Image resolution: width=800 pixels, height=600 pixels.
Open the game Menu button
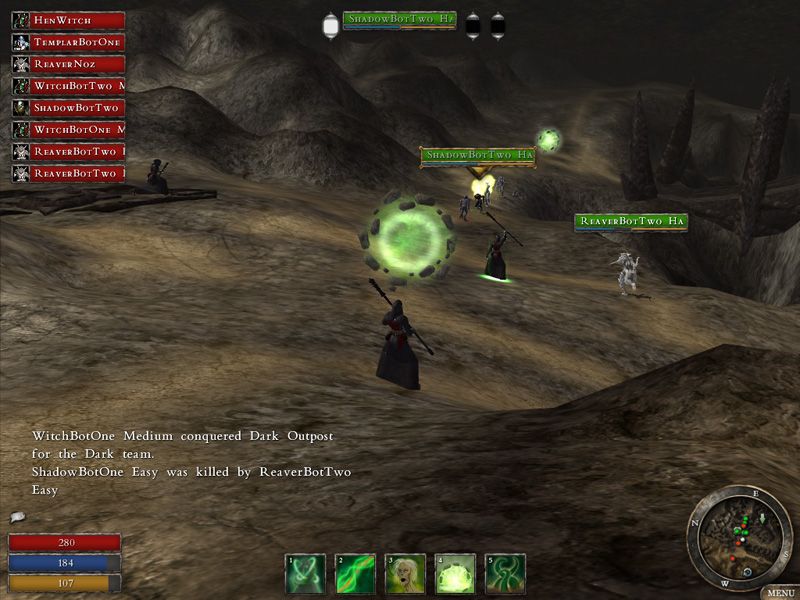click(778, 592)
